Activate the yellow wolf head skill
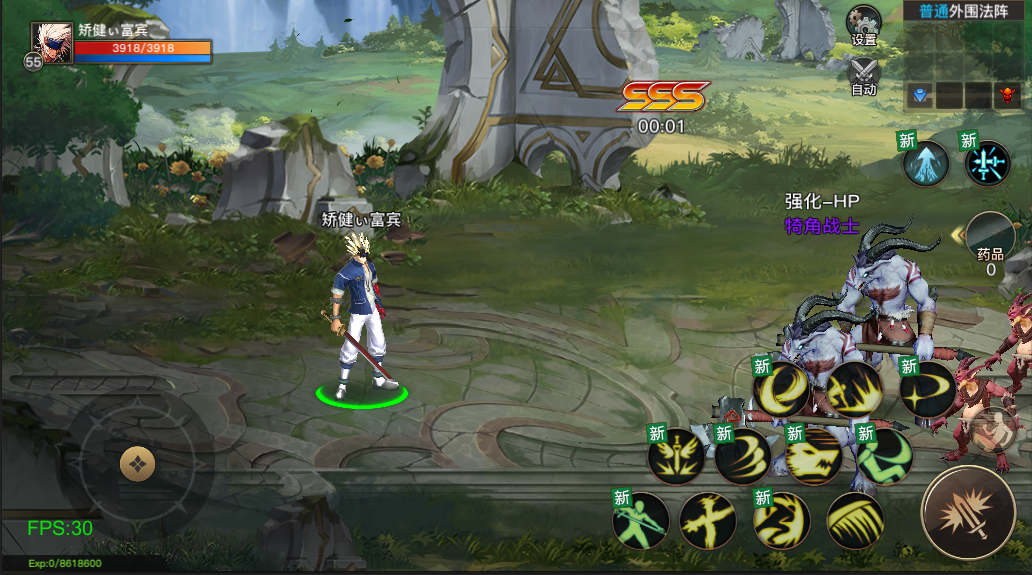This screenshot has width=1032, height=575. pyautogui.click(x=814, y=456)
